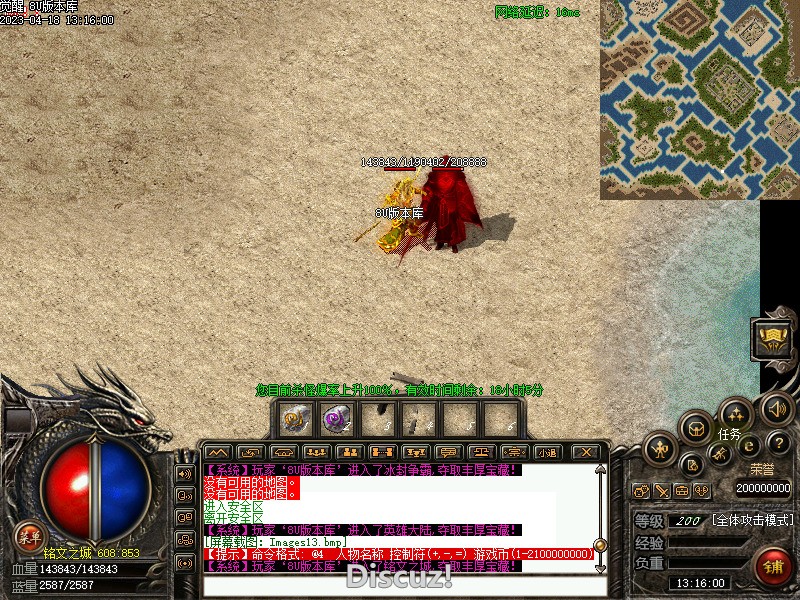Open the 菜单 round menu button
Screen dimensions: 800x600
coord(28,537)
